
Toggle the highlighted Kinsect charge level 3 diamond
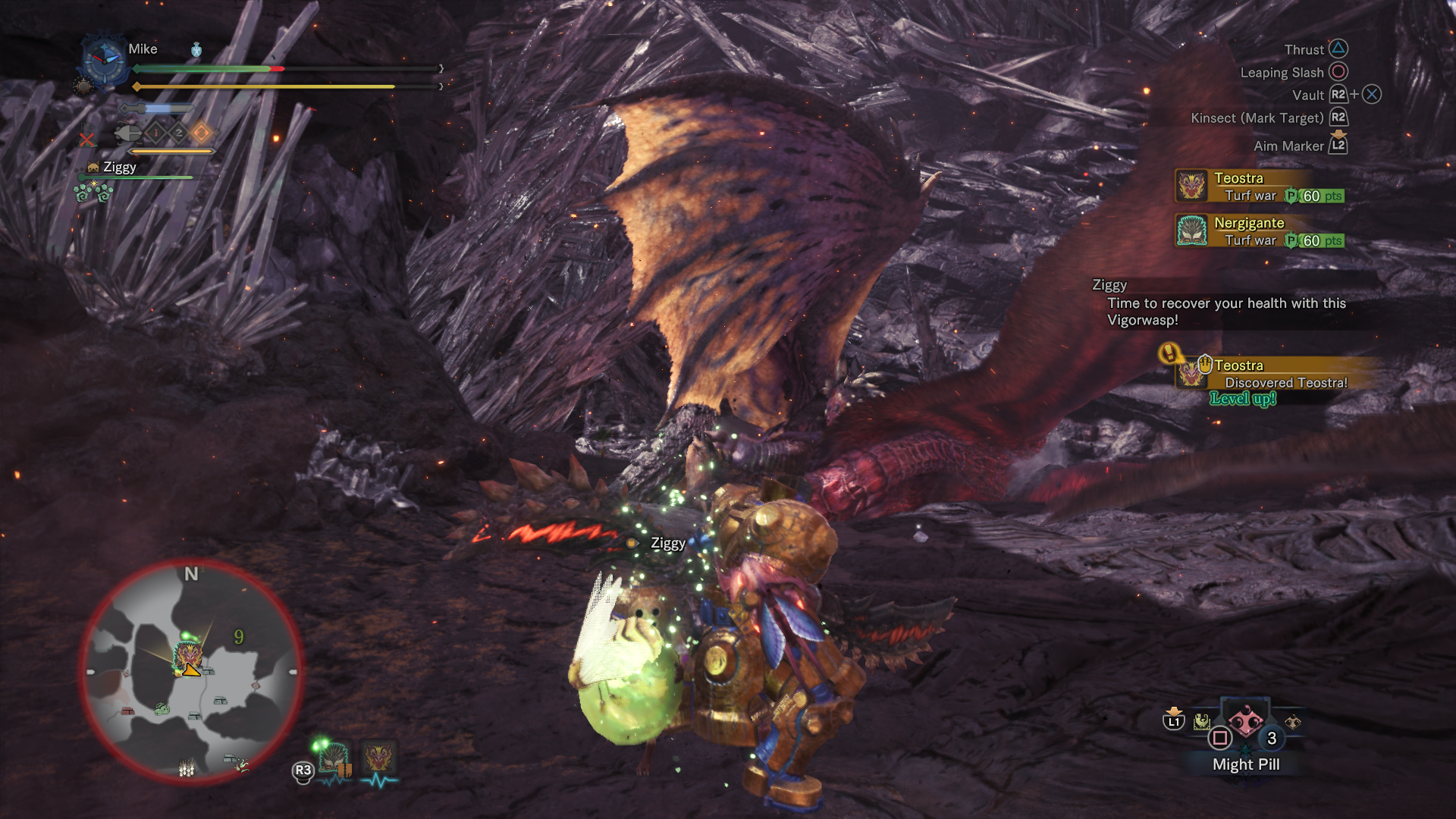[199, 133]
